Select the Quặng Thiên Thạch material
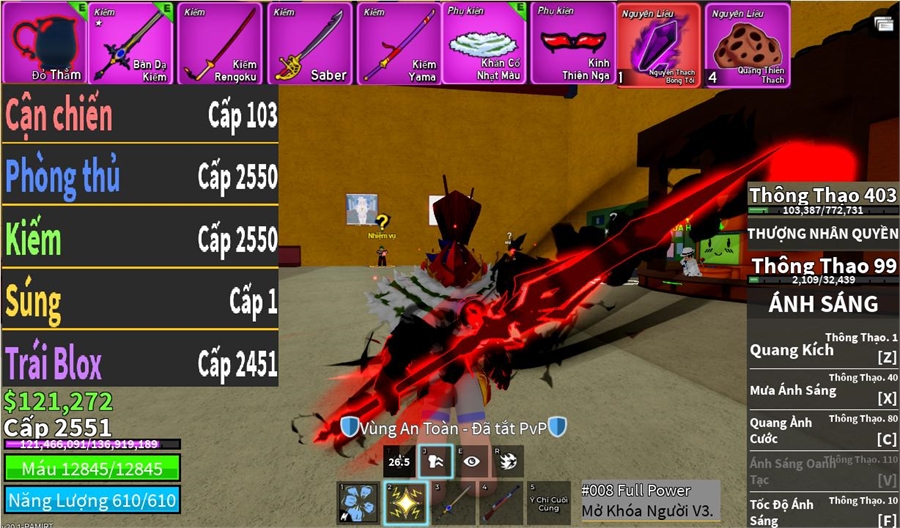 [x=747, y=42]
